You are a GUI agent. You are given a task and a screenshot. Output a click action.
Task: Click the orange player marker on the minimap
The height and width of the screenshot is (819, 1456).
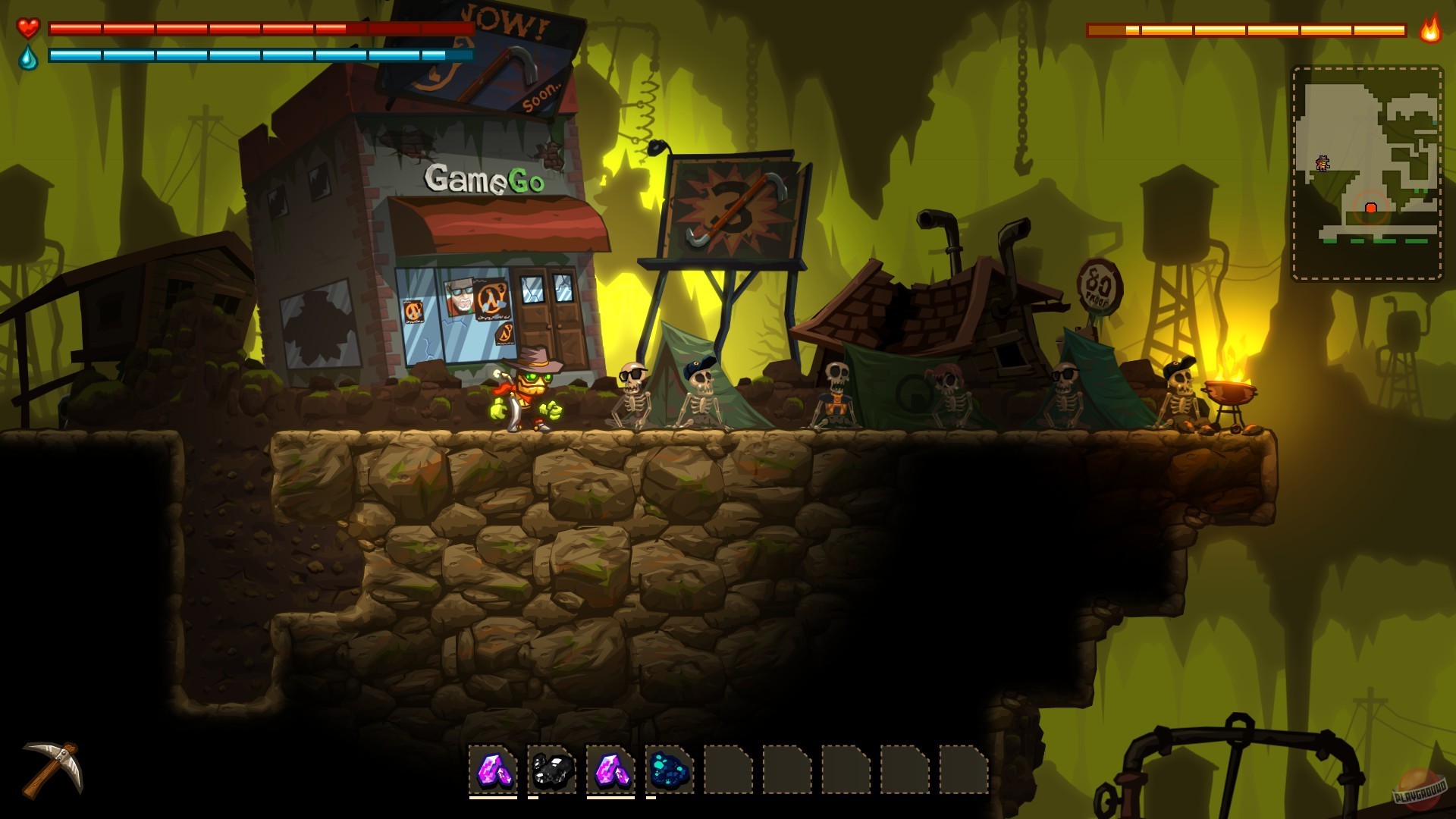[1323, 162]
